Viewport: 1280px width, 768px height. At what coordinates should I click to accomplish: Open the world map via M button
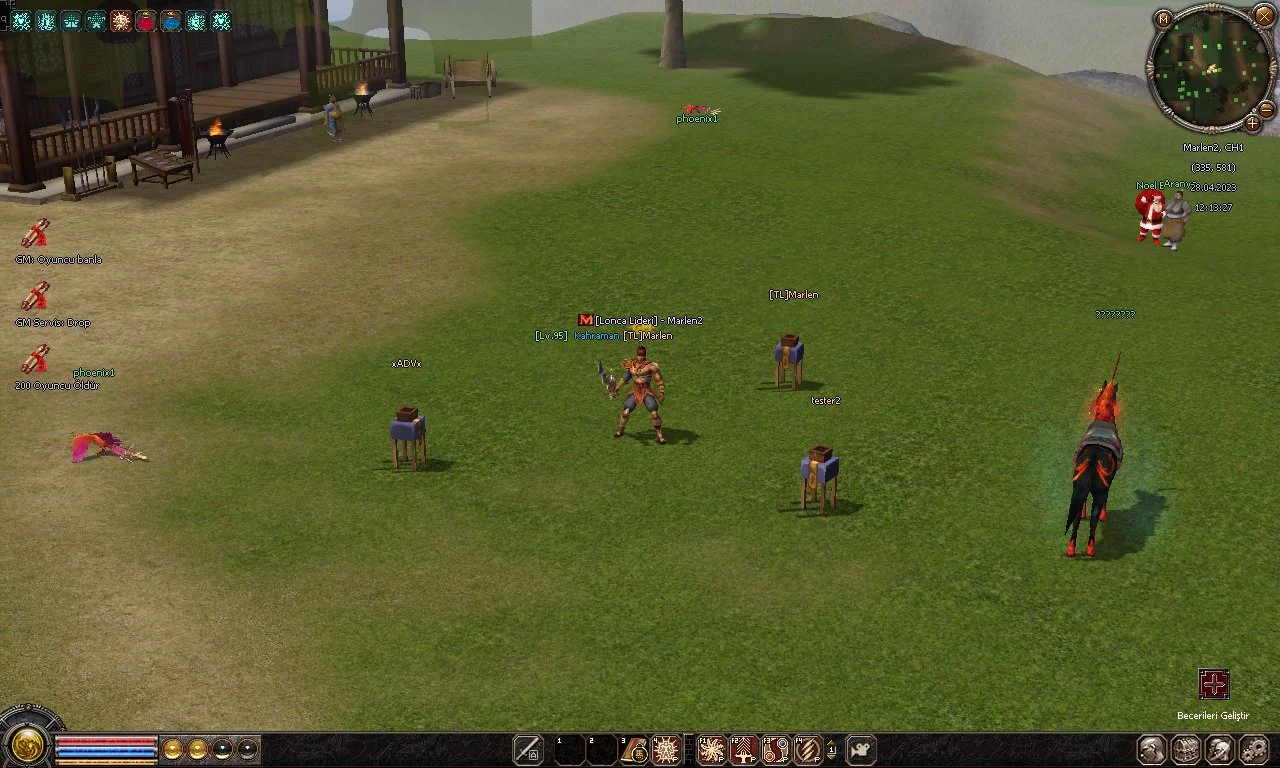point(1163,19)
